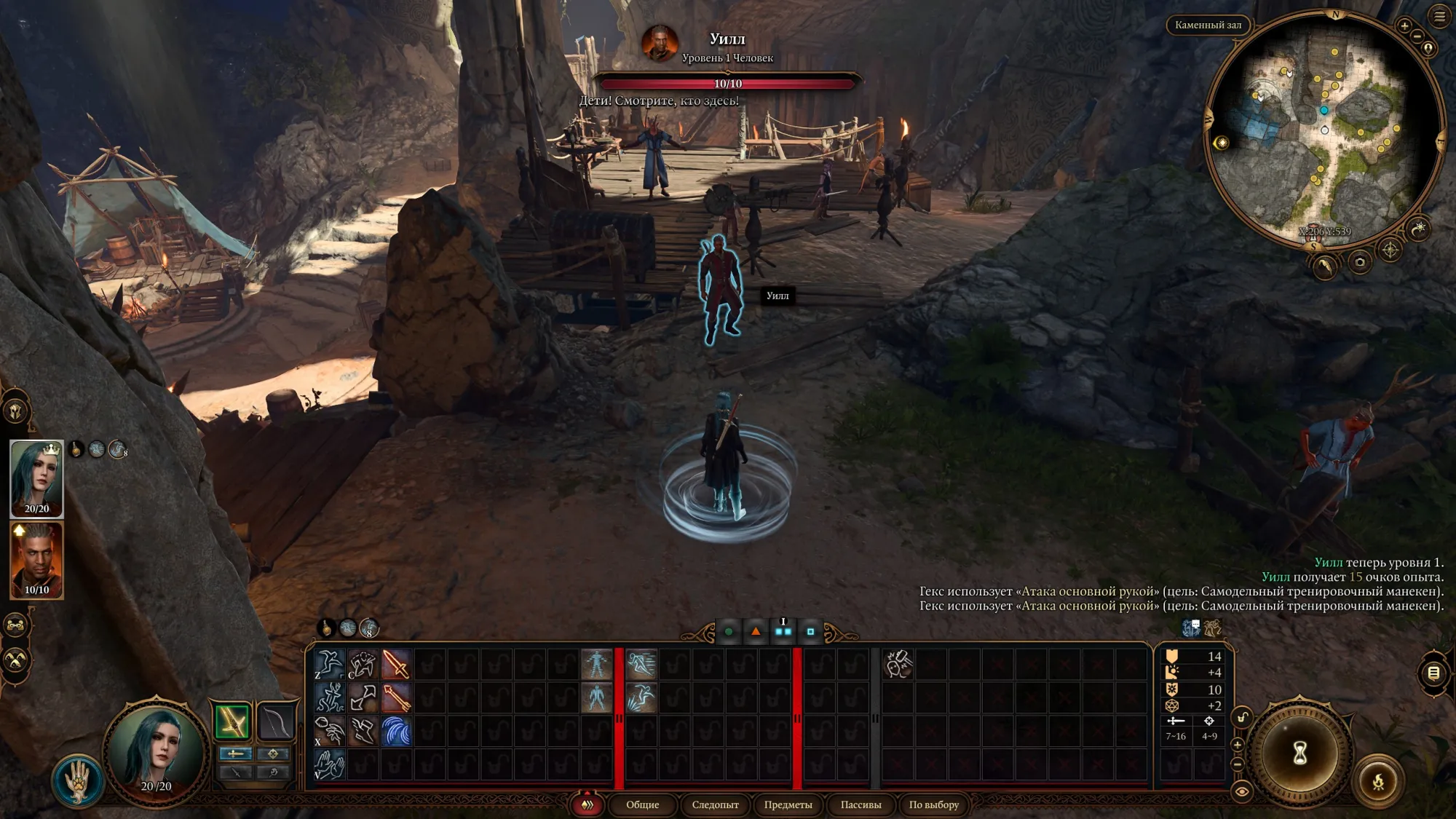
Task: Switch to the Общие hotbar tab
Action: coord(642,804)
